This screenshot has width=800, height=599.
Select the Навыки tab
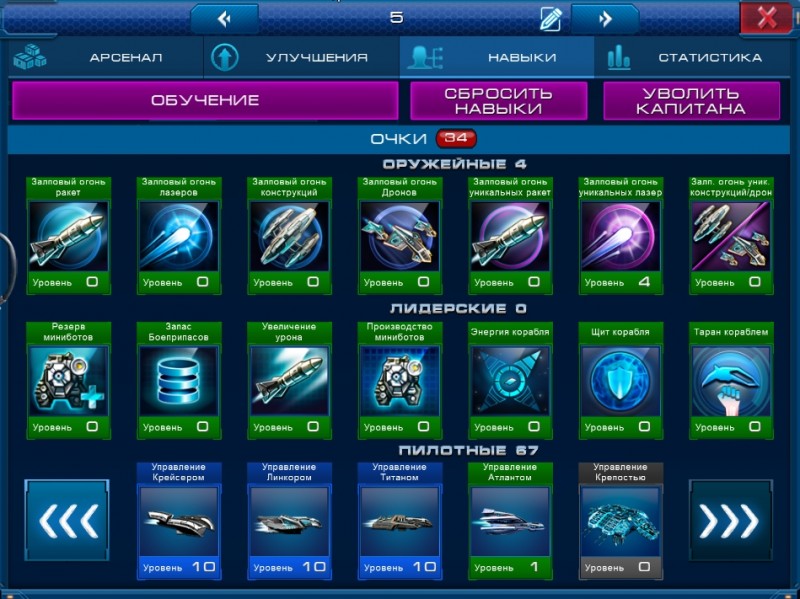497,58
